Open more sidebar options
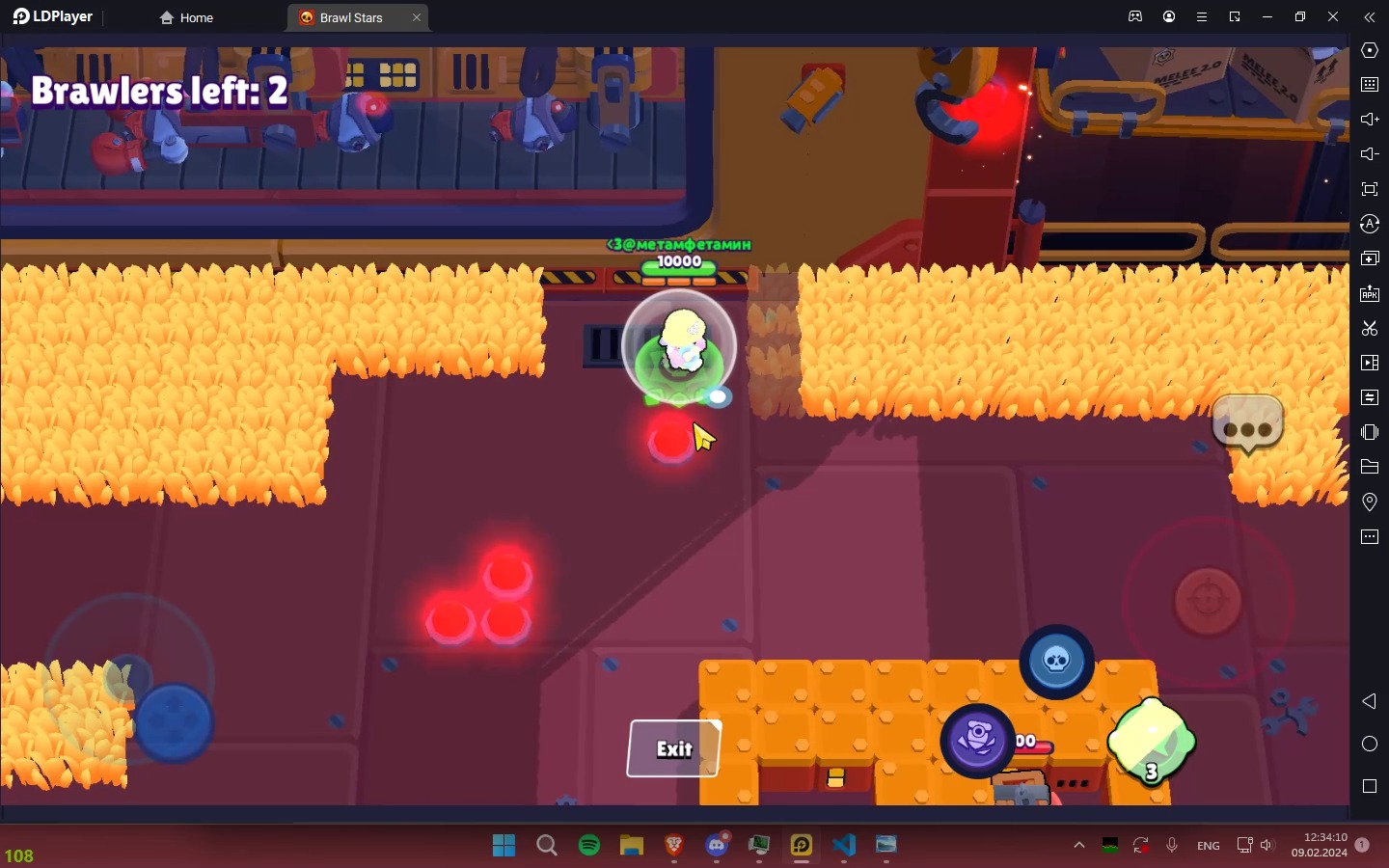The height and width of the screenshot is (868, 1389). 1370,537
